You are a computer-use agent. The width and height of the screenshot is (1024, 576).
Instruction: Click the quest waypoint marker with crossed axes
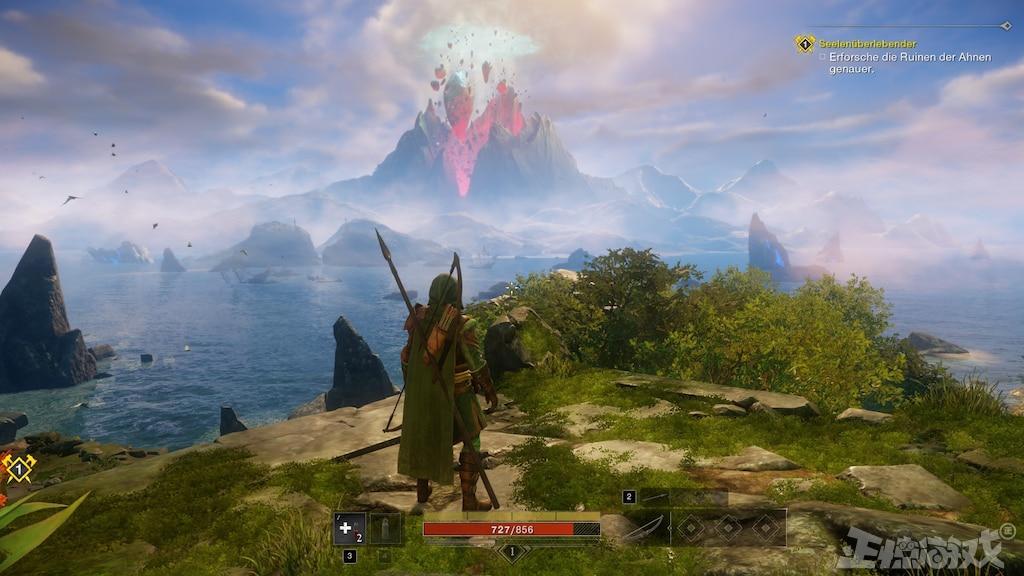point(18,467)
